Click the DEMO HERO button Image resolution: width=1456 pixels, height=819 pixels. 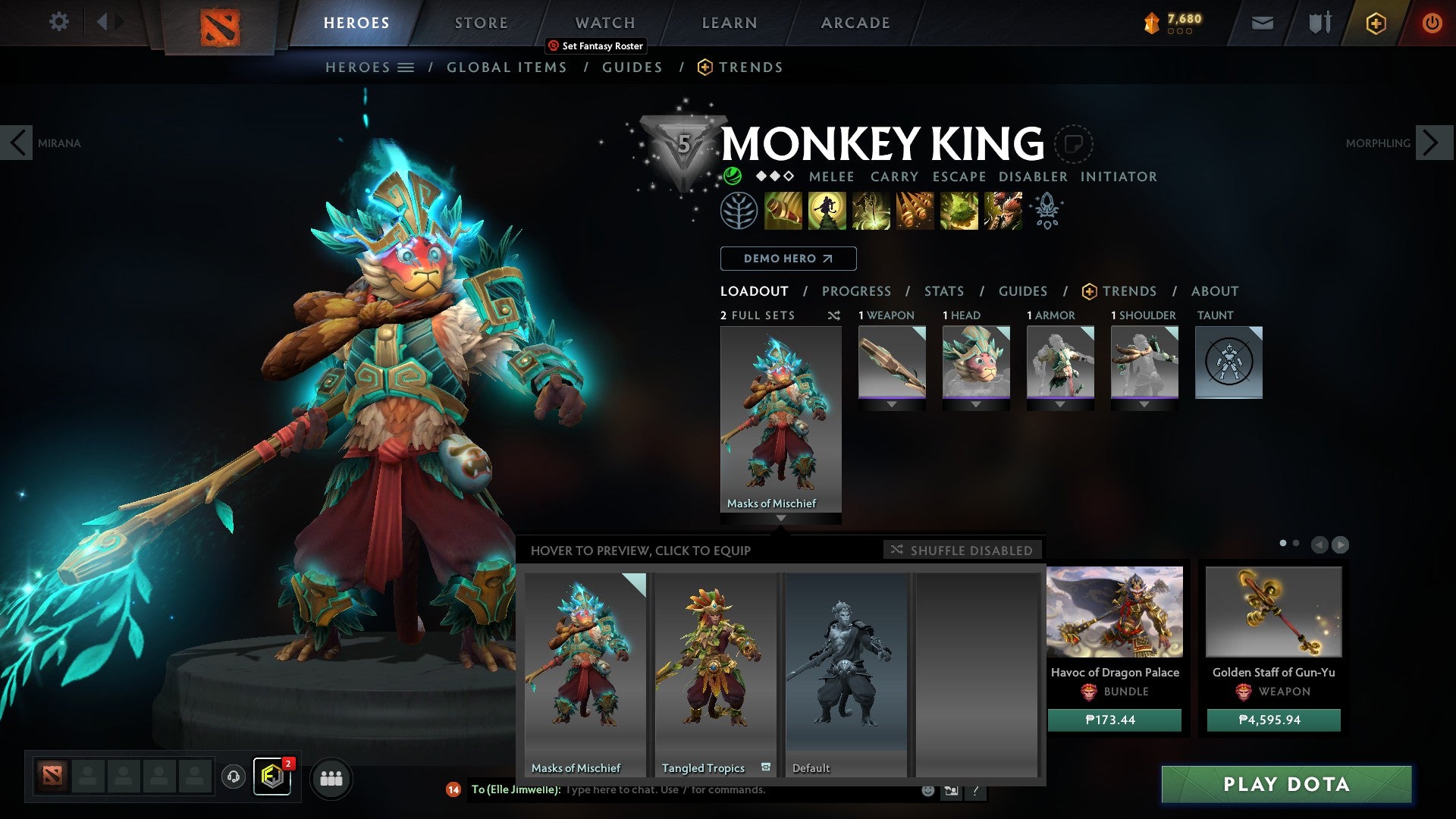point(787,258)
